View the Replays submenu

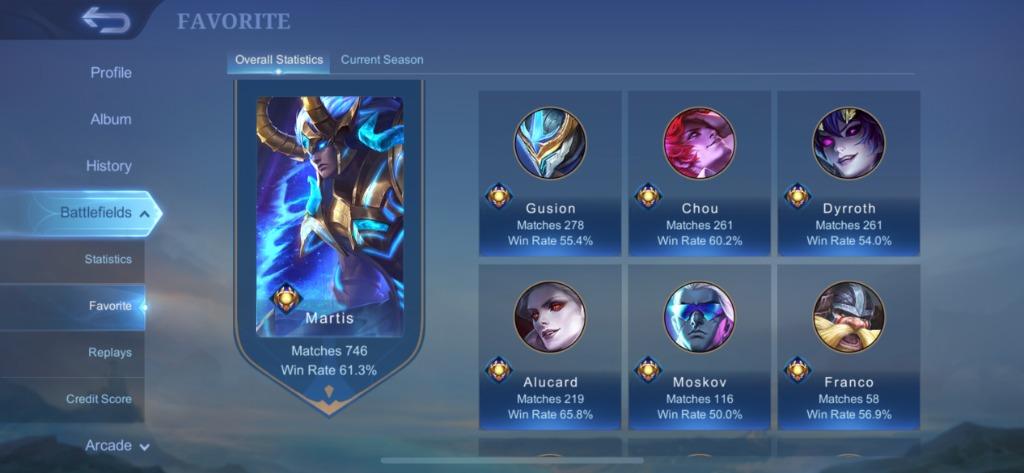tap(109, 352)
